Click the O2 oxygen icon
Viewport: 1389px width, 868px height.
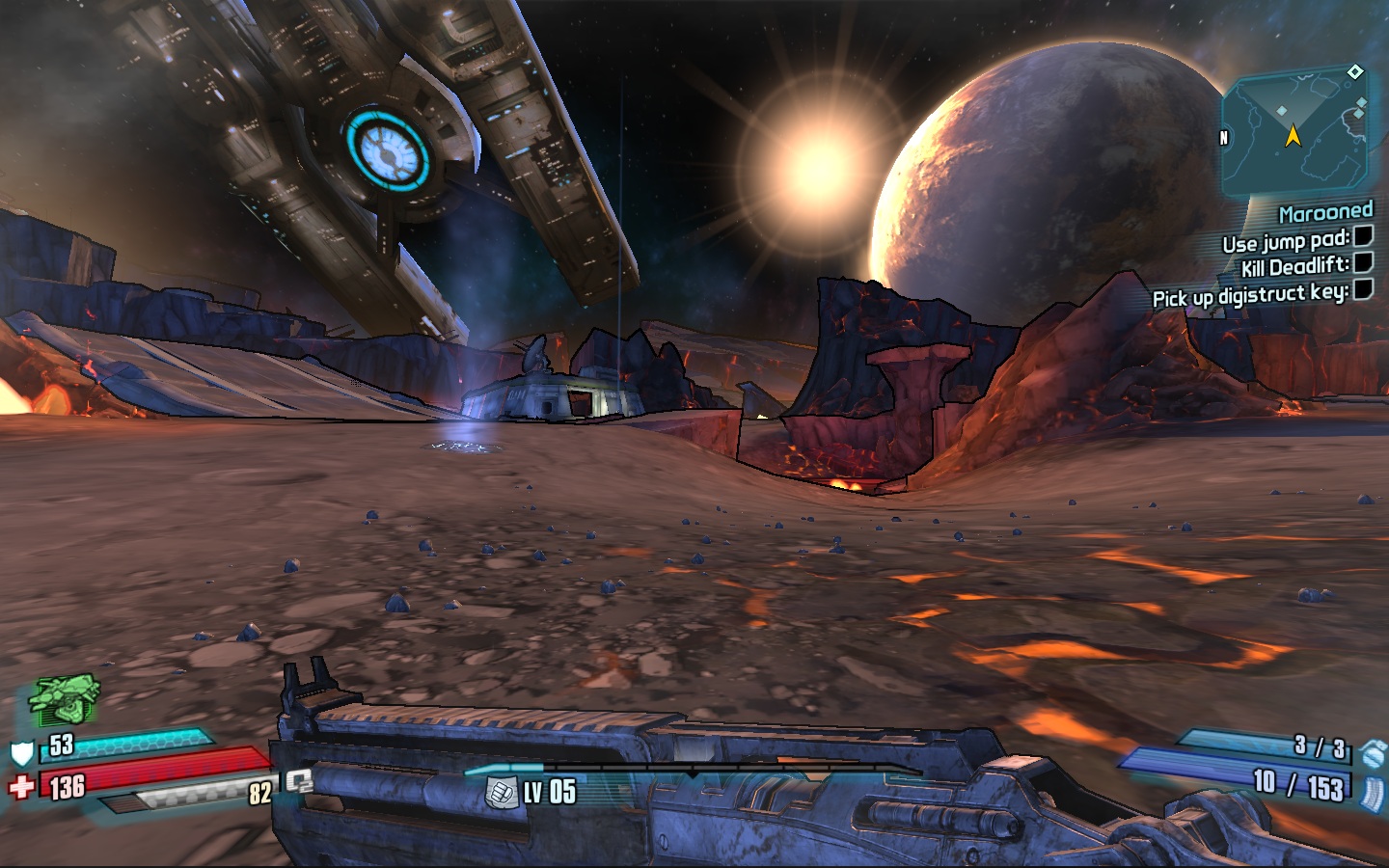[x=299, y=781]
